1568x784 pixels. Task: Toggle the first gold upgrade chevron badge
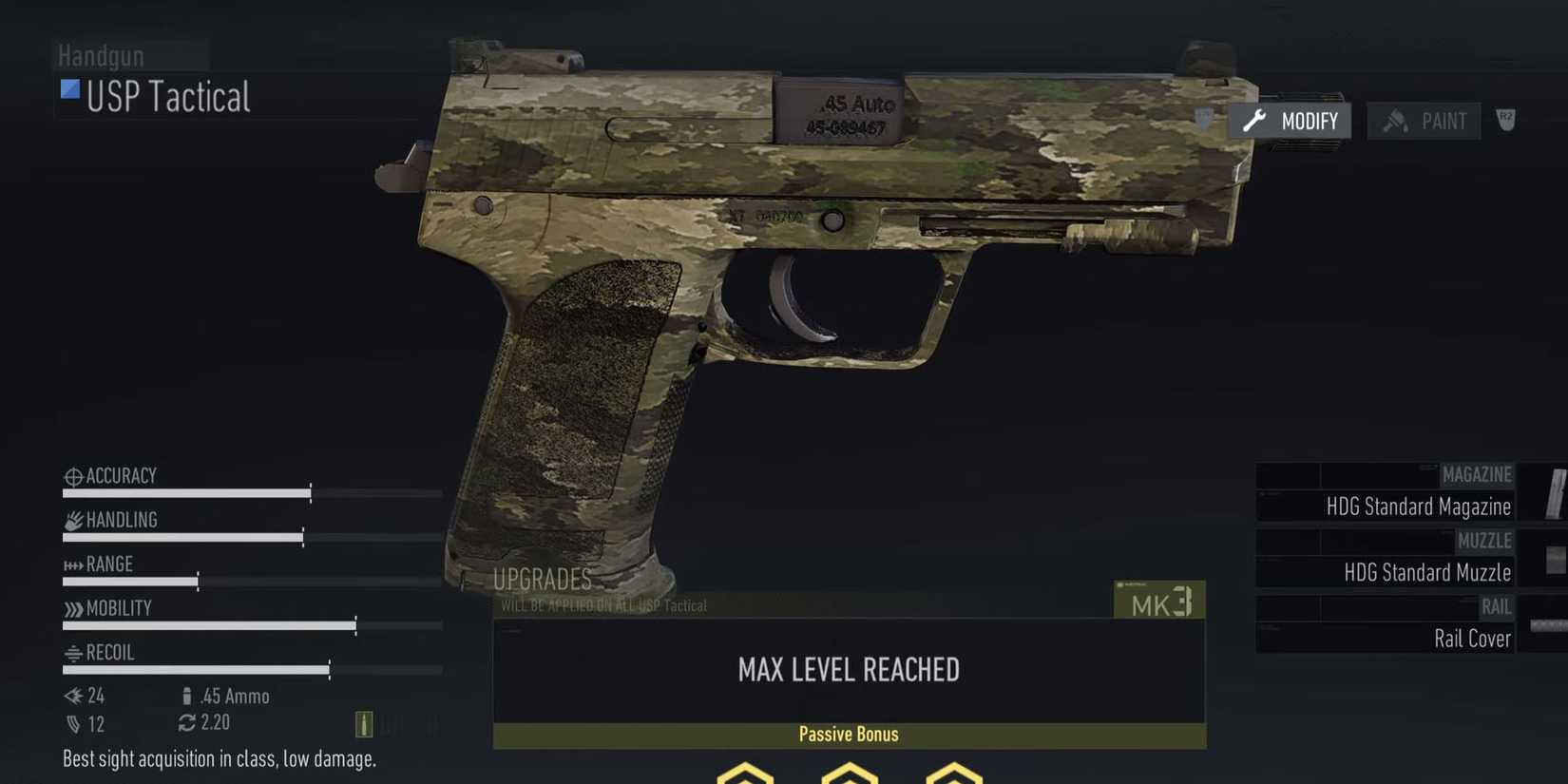tap(744, 775)
